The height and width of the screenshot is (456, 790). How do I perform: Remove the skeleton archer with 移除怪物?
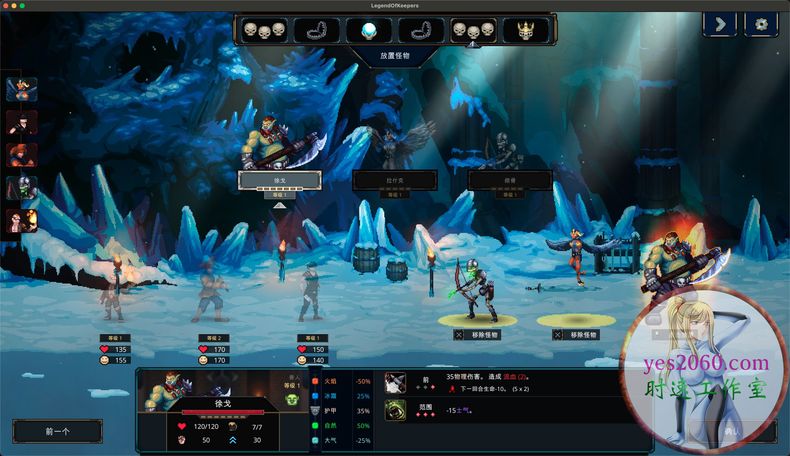click(x=476, y=335)
